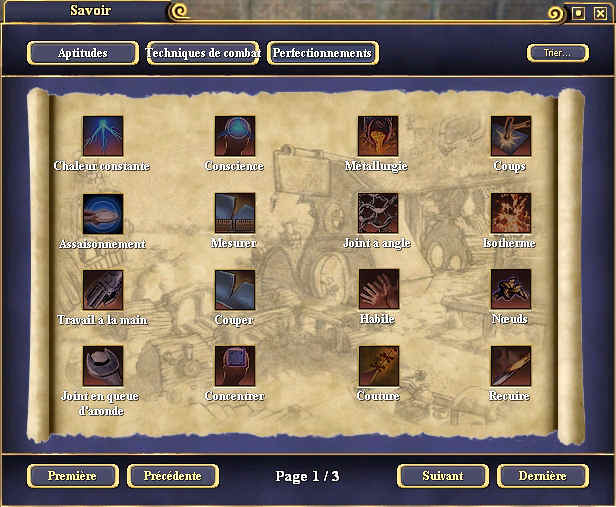This screenshot has height=507, width=616.
Task: Go back with the Précédente button
Action: (173, 476)
